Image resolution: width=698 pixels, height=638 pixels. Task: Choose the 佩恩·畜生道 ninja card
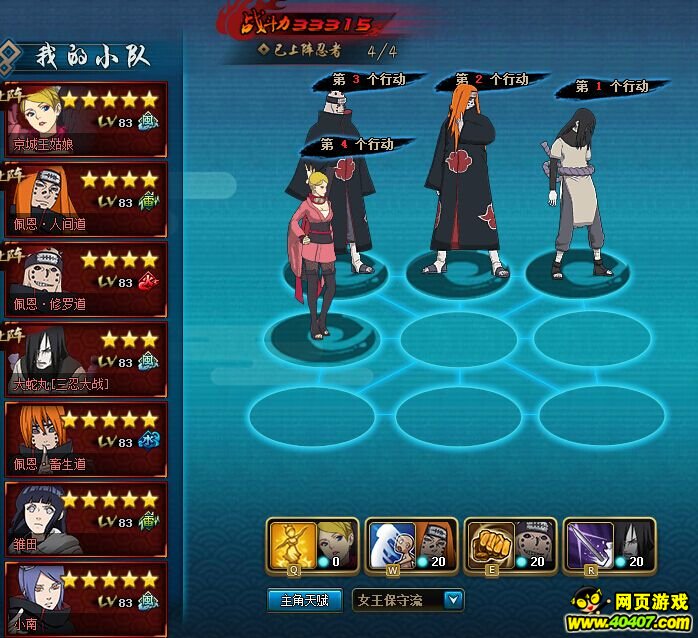[x=84, y=440]
